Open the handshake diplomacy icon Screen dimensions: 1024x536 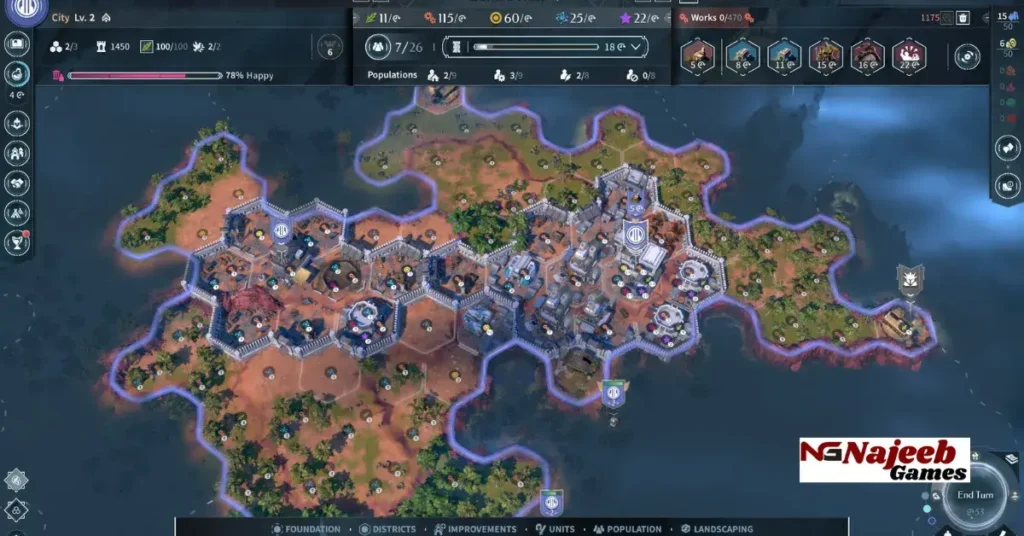(x=17, y=183)
